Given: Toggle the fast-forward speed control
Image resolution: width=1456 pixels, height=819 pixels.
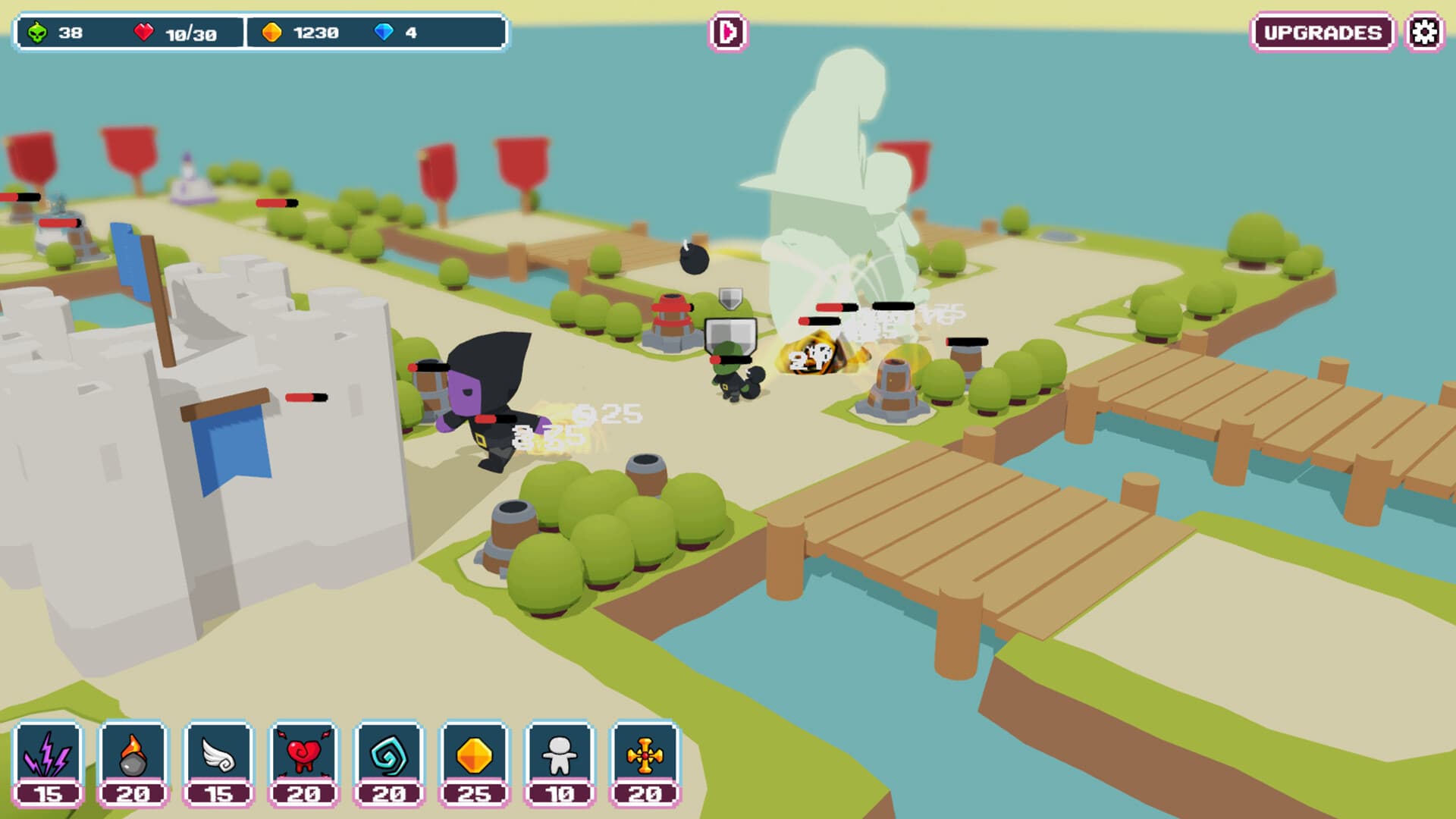Looking at the screenshot, I should 727,32.
